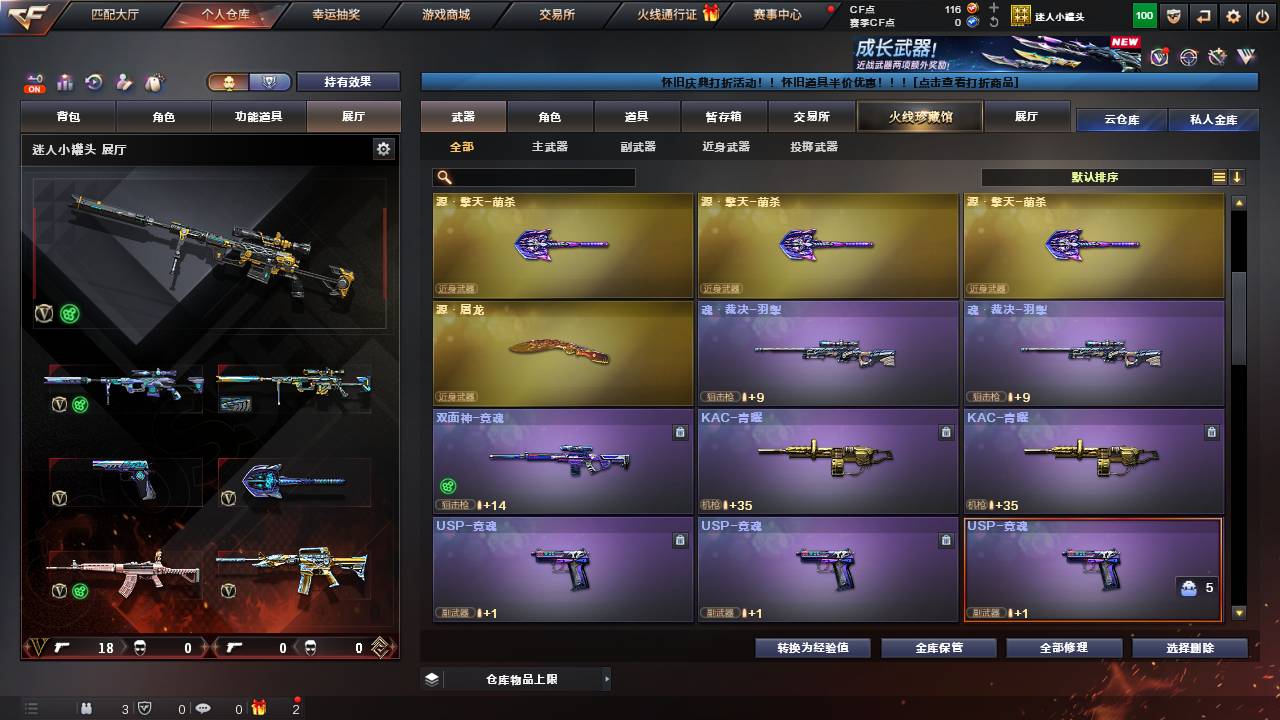Click the plus icon to recharge CF点
Viewport: 1280px width, 720px height.
point(993,8)
